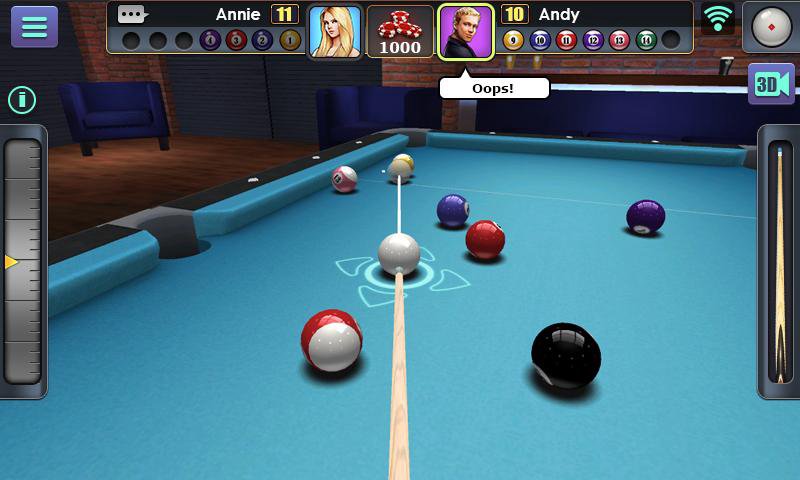Open the chat speech bubble
The image size is (800, 480).
(132, 14)
